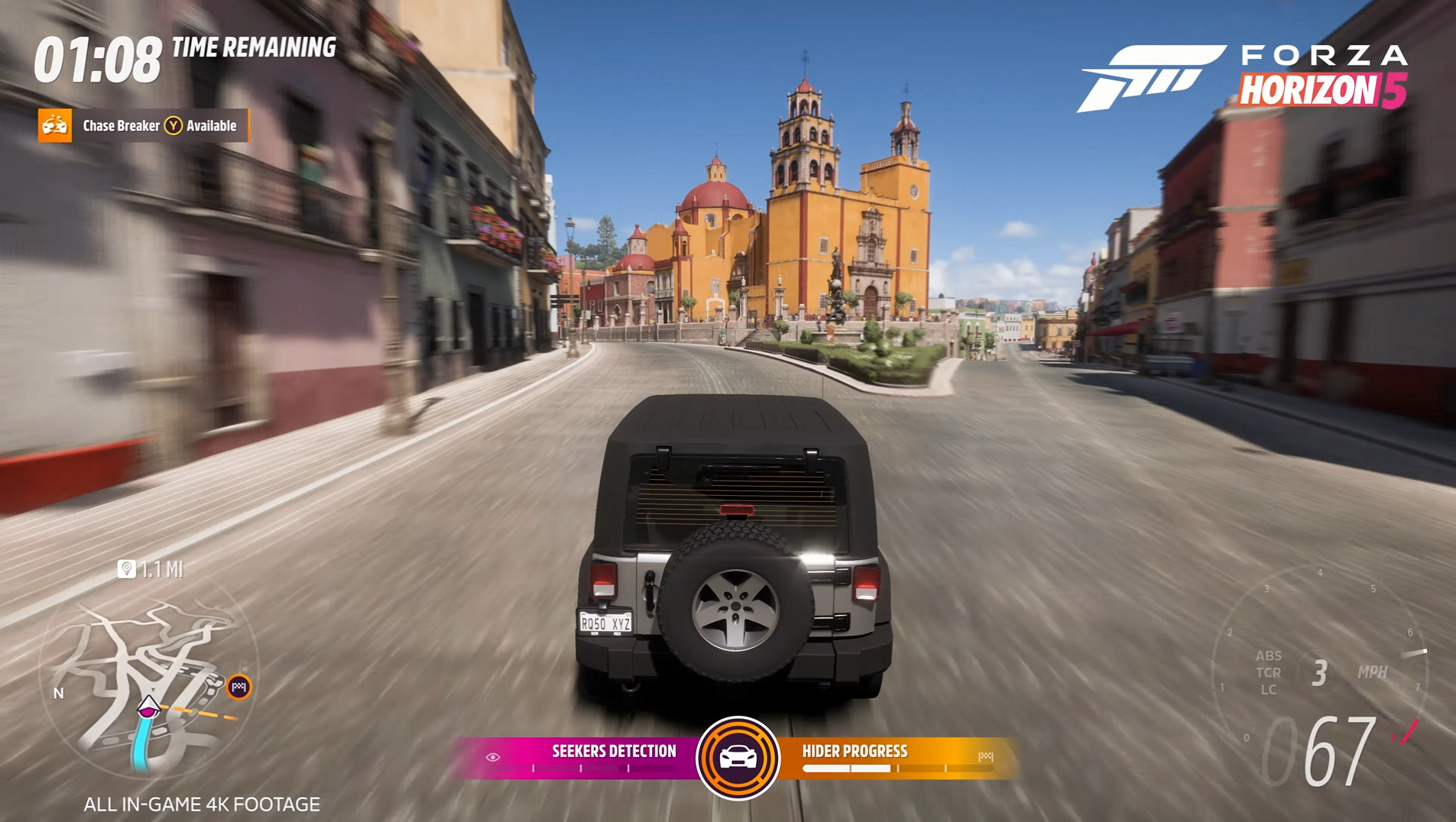Click the 1.1 MI waypoint distance pin

(127, 568)
